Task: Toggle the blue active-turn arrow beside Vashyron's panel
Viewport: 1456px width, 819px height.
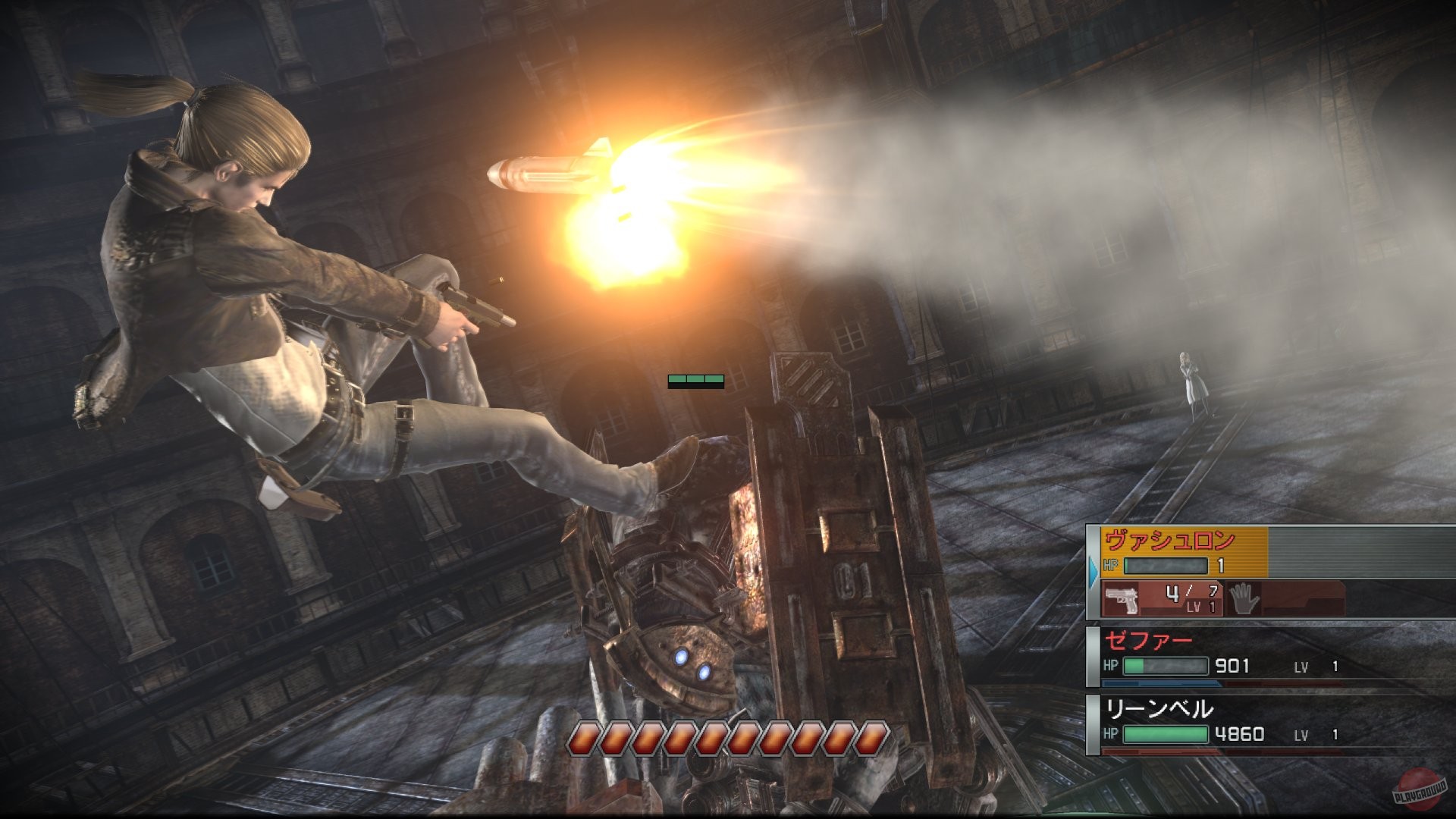Action: (x=1092, y=573)
